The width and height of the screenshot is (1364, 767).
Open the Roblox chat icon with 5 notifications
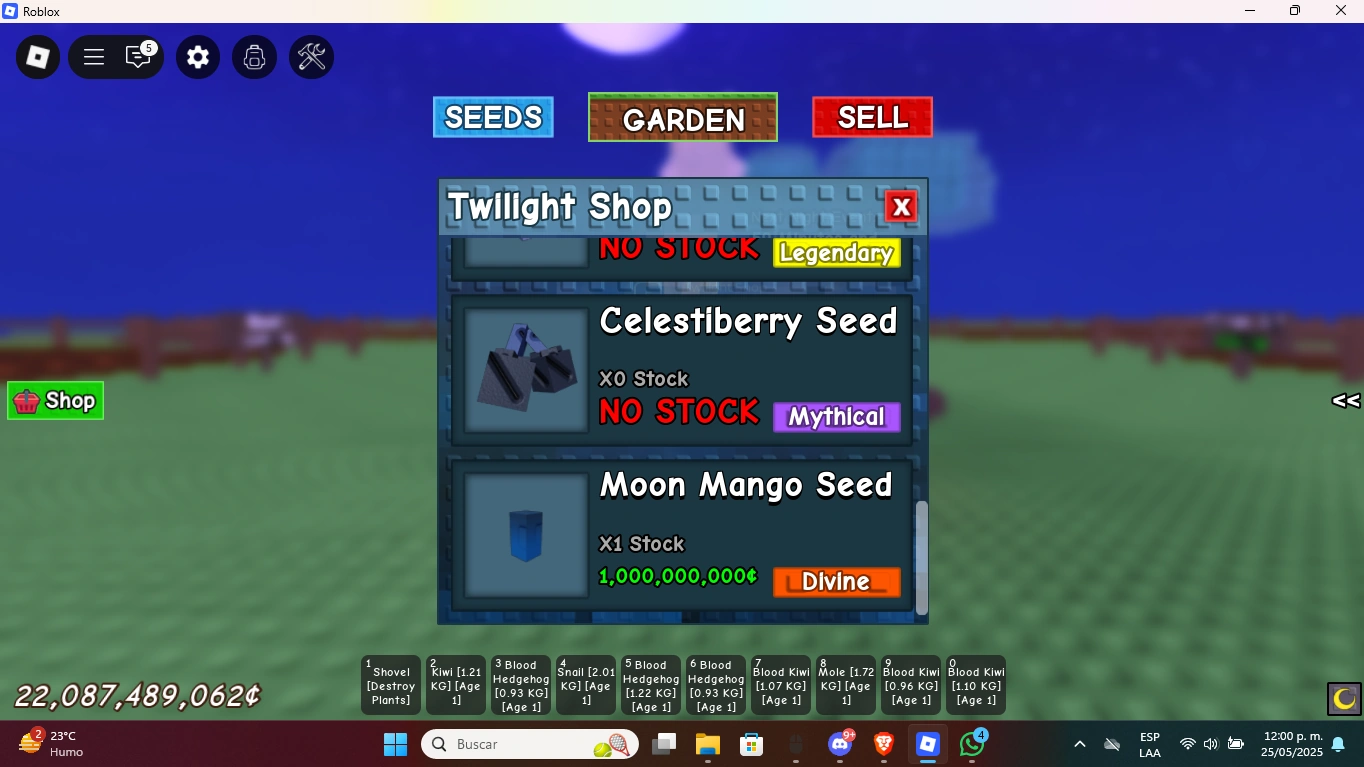point(139,57)
